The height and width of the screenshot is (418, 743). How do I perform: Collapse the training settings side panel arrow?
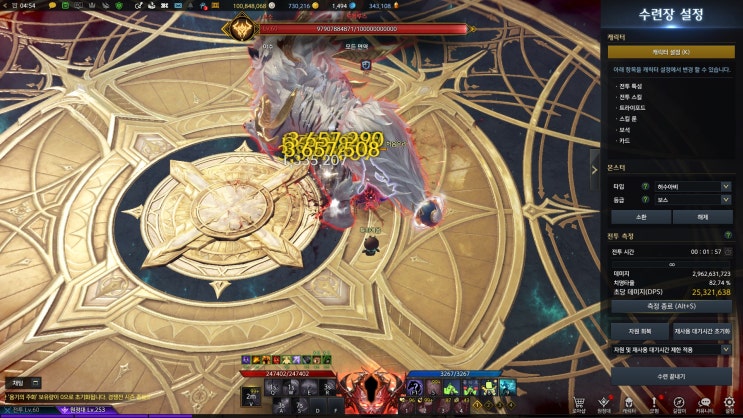[x=596, y=169]
